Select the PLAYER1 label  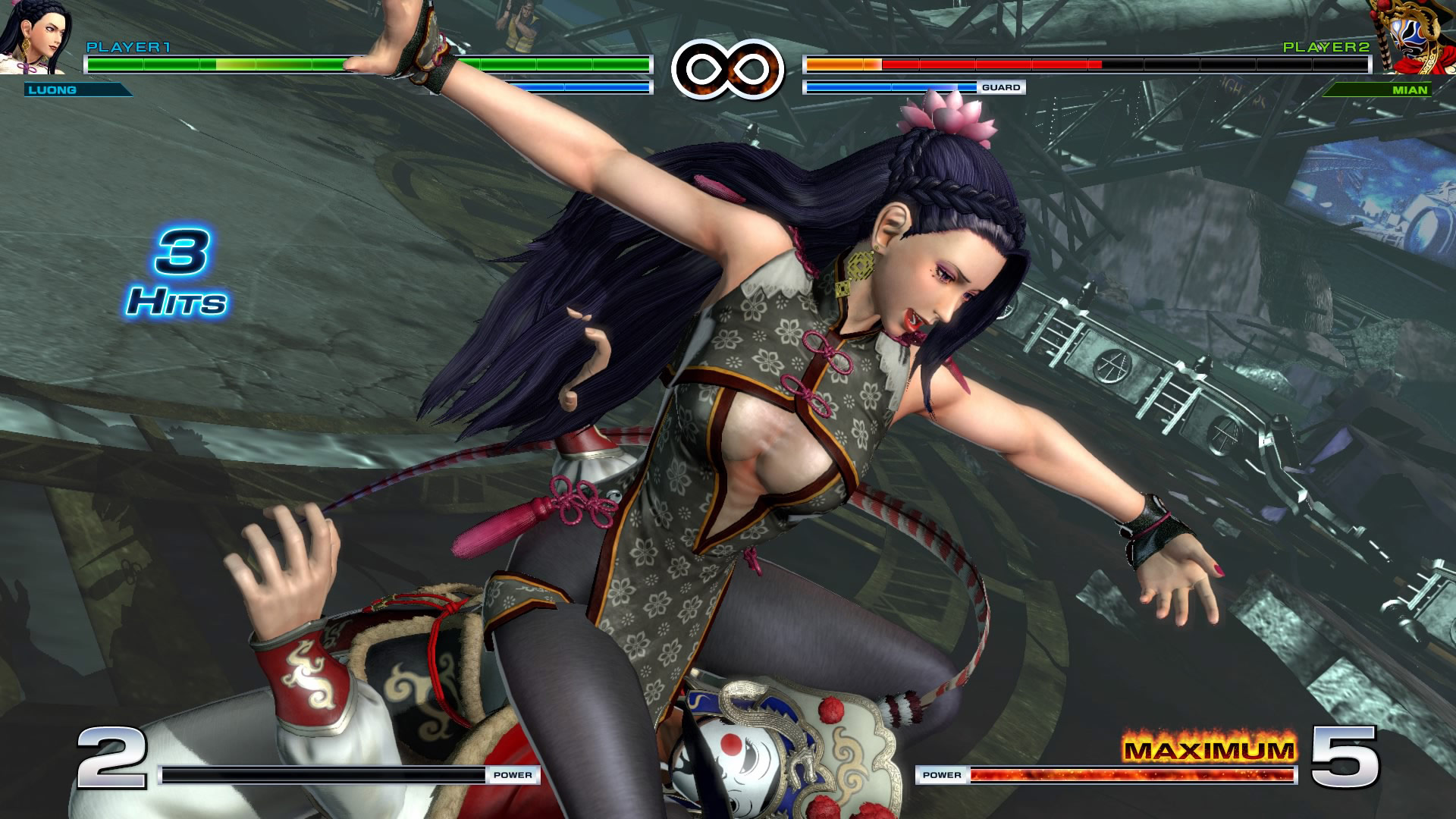[129, 47]
